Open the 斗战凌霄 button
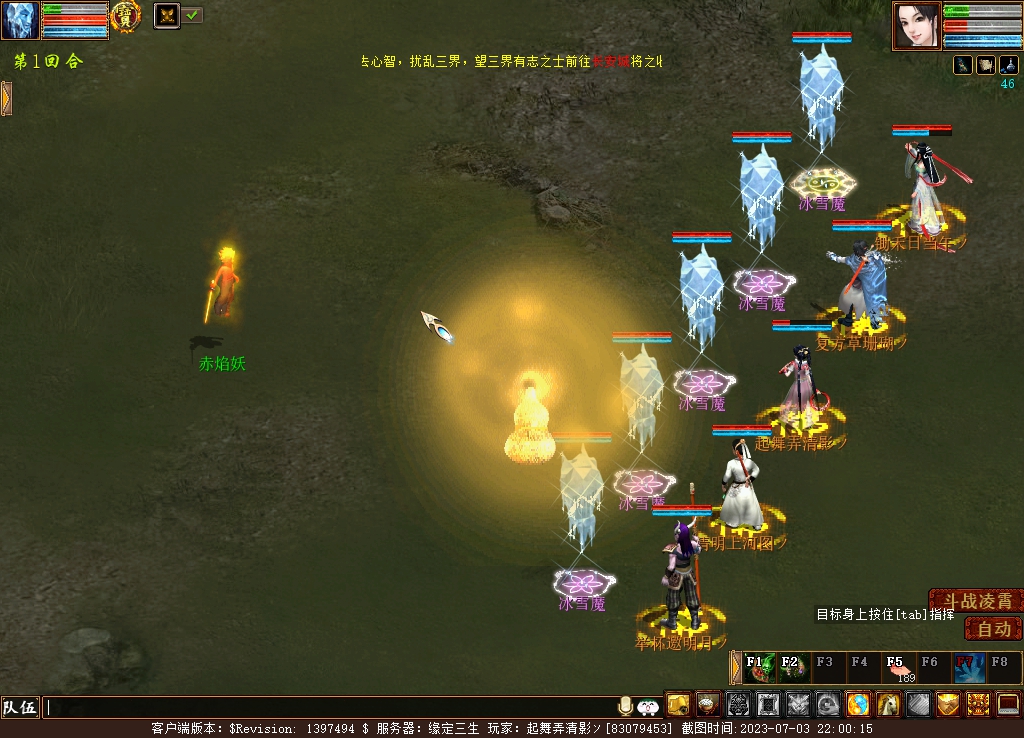The width and height of the screenshot is (1024, 738). tap(976, 601)
